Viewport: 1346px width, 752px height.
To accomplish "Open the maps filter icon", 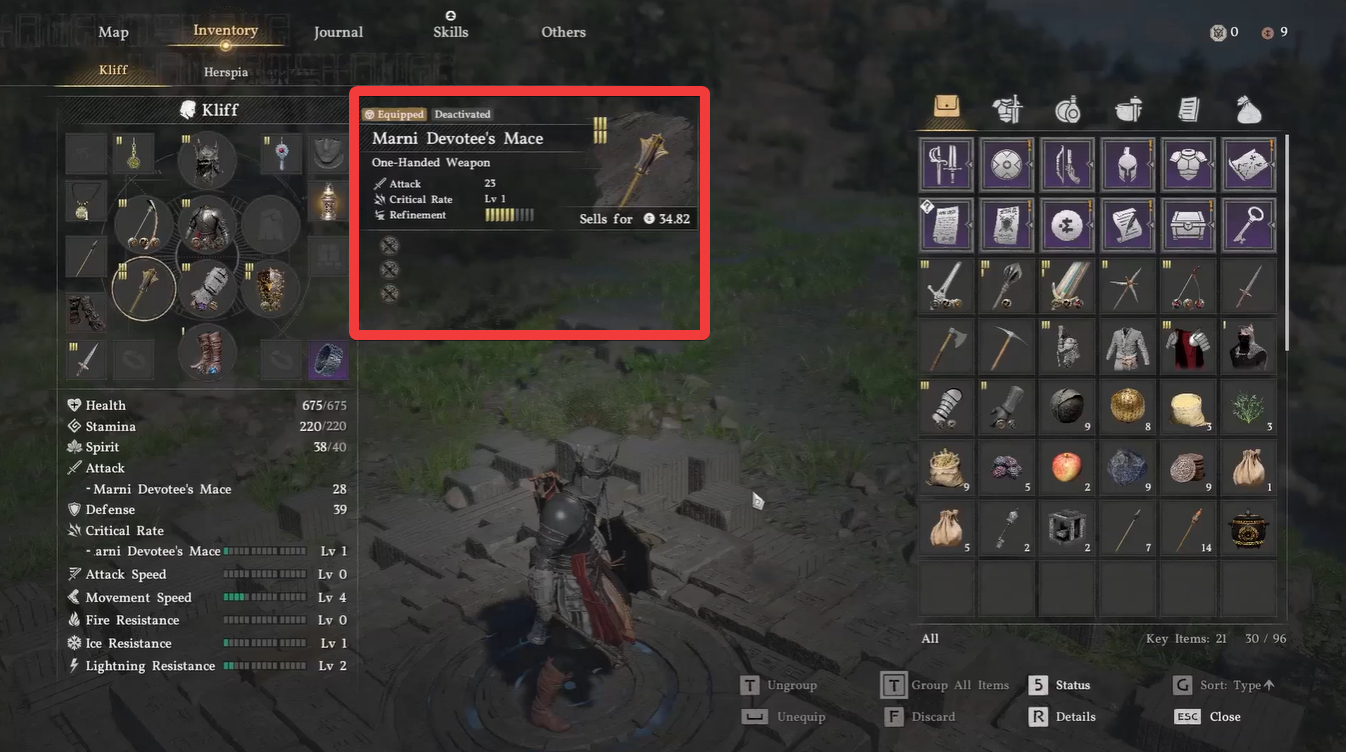I will coord(1247,164).
